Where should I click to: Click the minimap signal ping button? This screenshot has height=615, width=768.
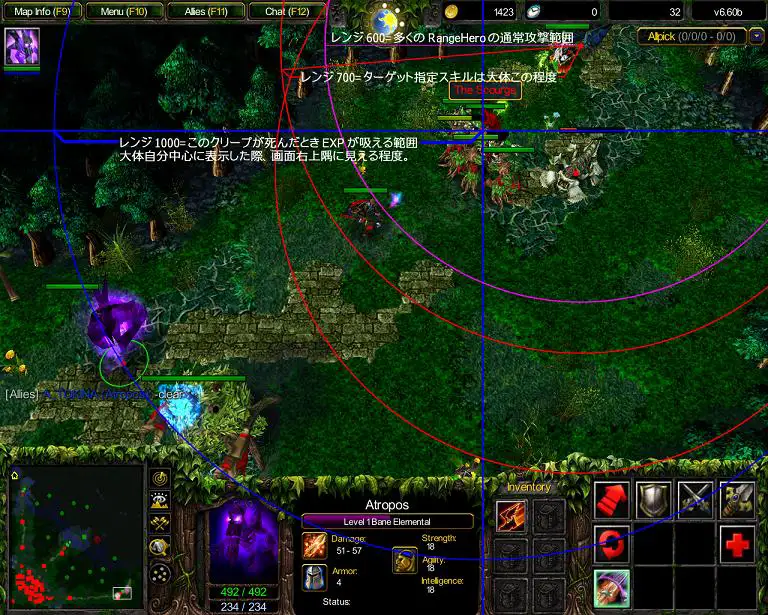[160, 478]
